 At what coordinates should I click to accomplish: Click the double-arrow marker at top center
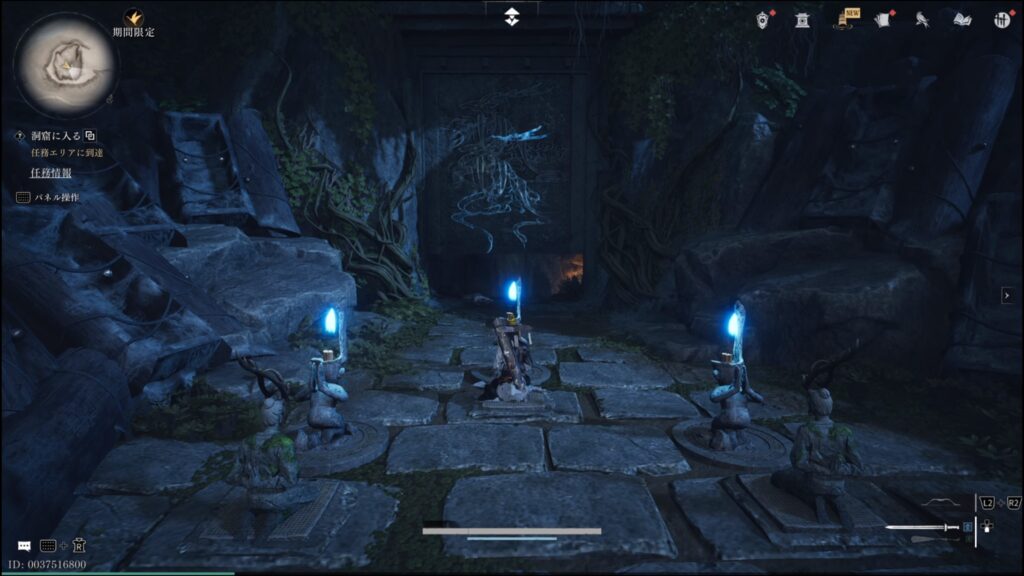pos(512,16)
